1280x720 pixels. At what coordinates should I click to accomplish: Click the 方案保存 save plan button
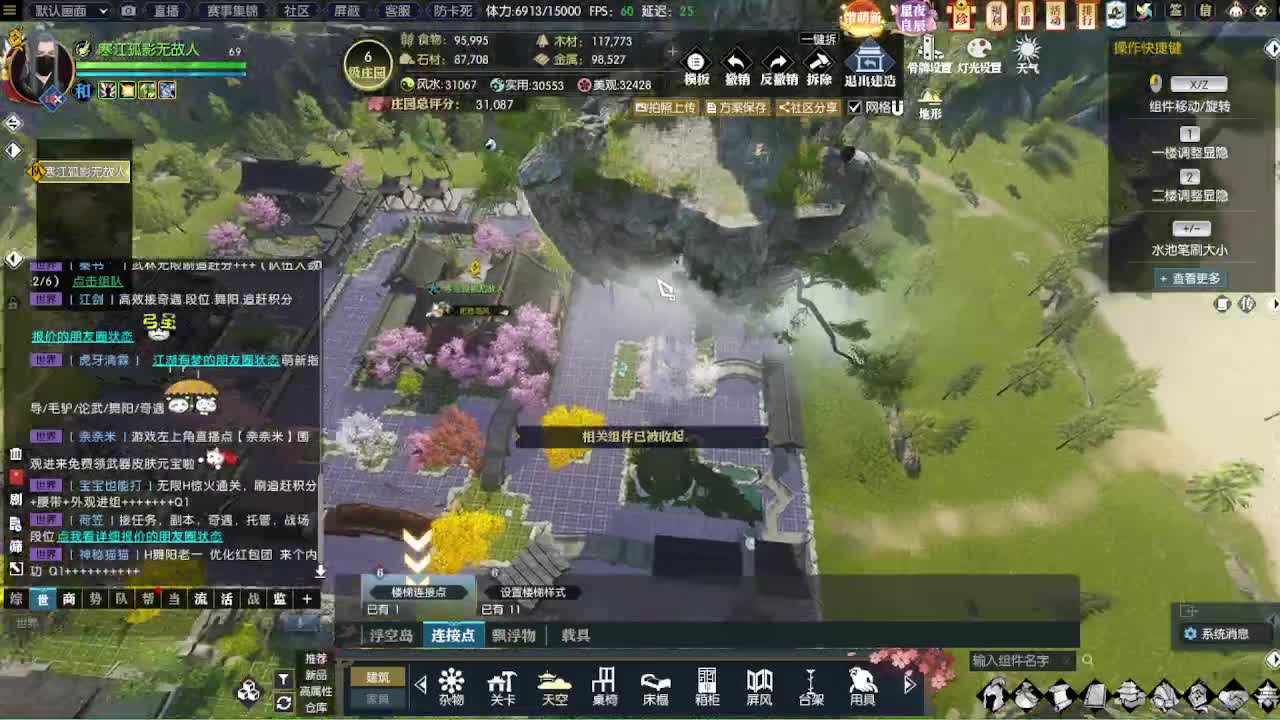(x=740, y=107)
